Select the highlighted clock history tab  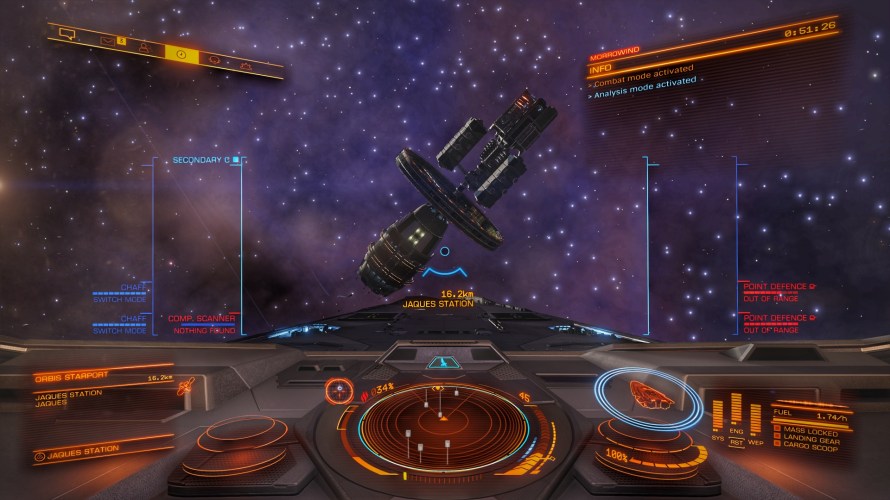181,53
